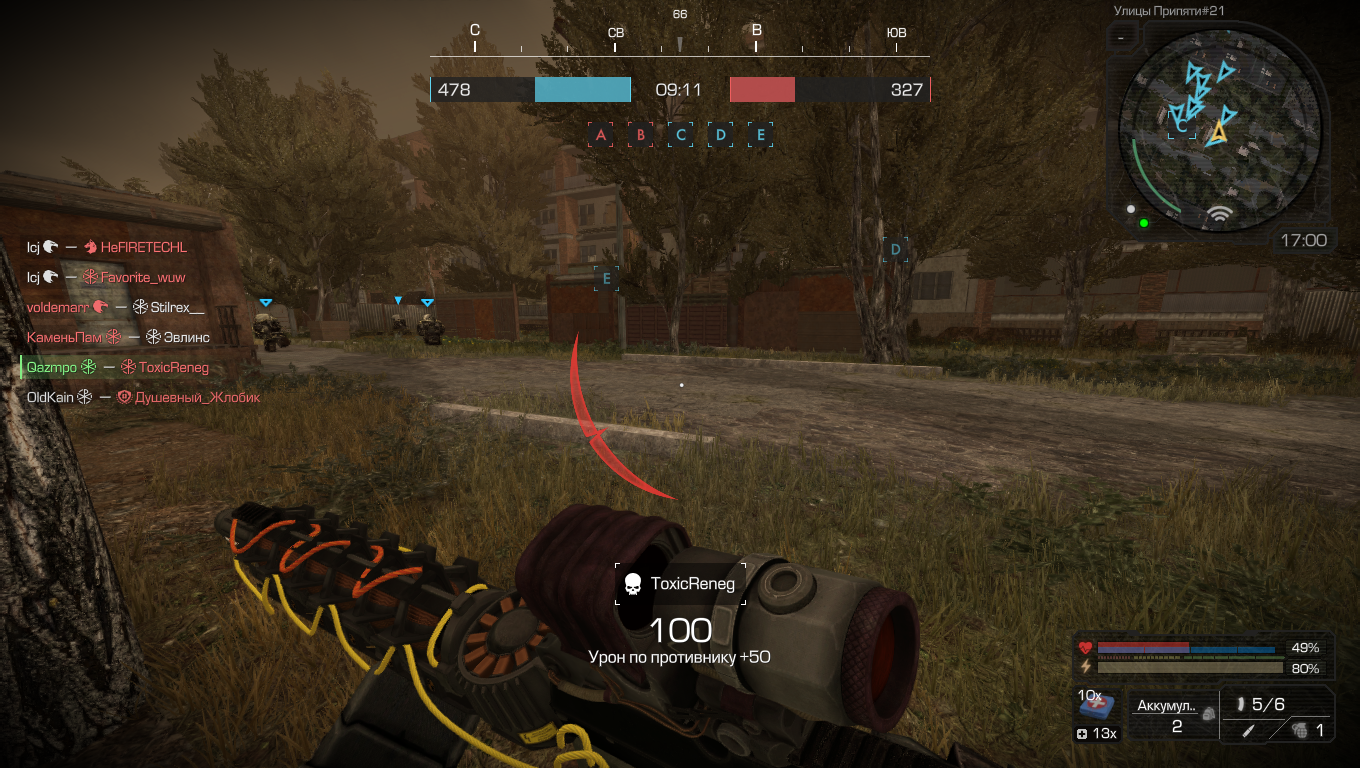
Task: Click capture point C in the top row
Action: 681,135
